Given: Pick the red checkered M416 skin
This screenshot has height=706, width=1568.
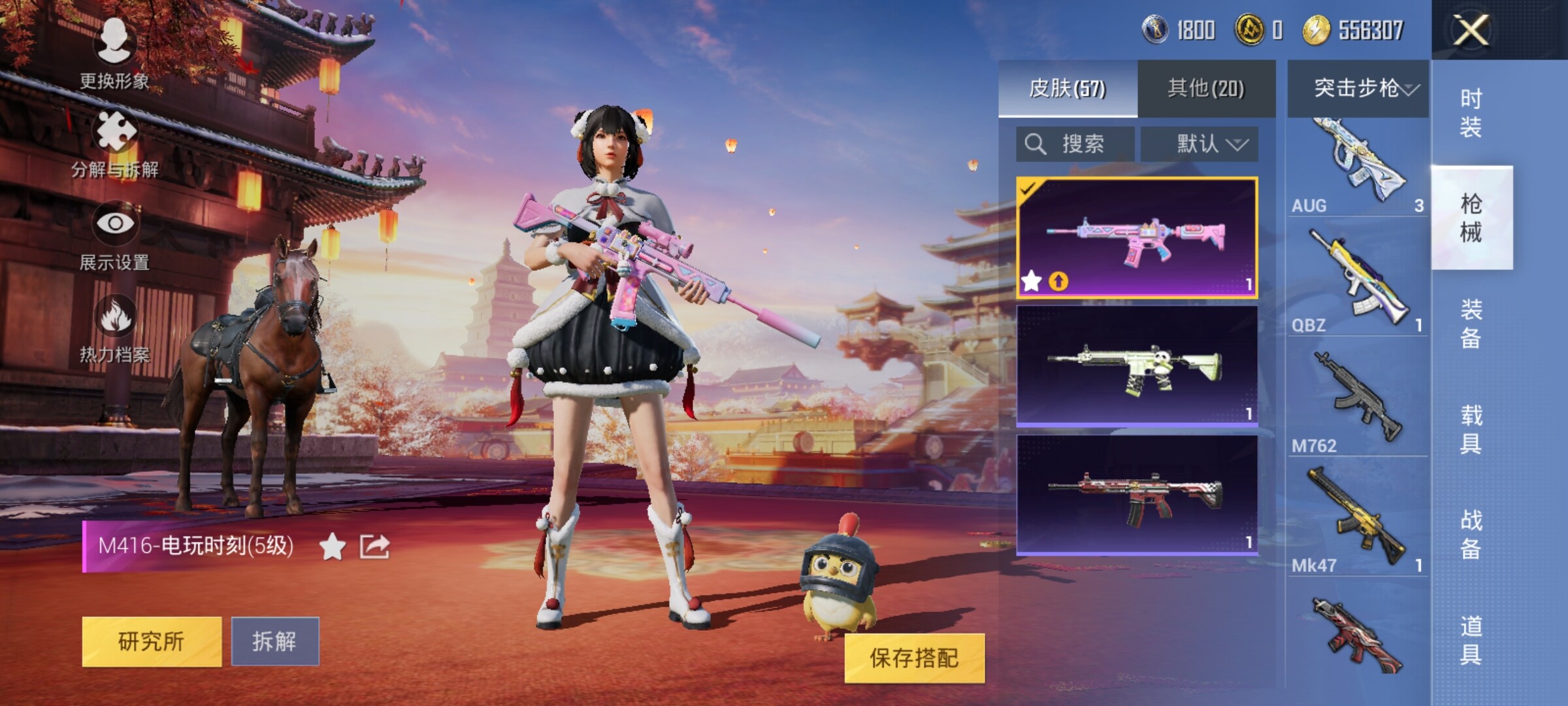Looking at the screenshot, I should coord(1137,495).
